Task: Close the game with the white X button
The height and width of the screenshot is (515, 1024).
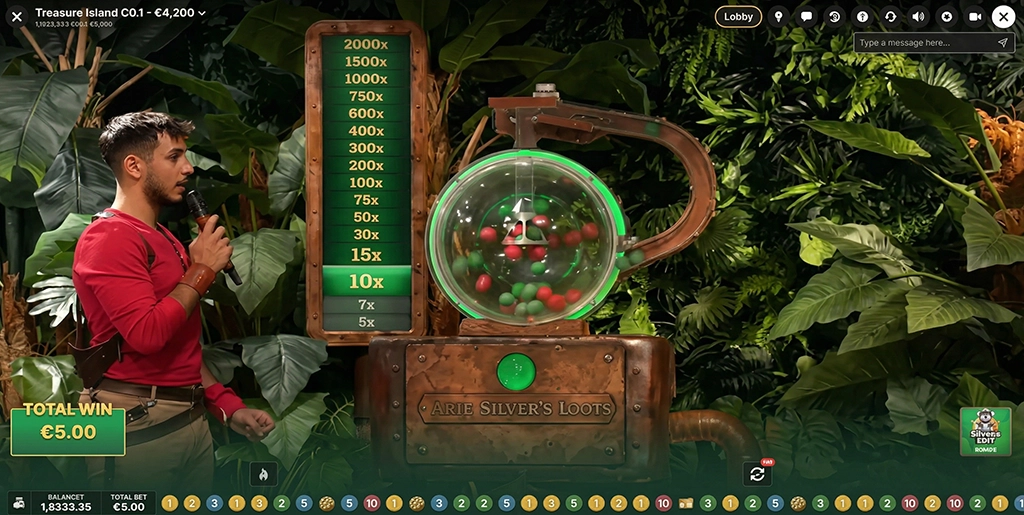Action: click(x=1003, y=16)
